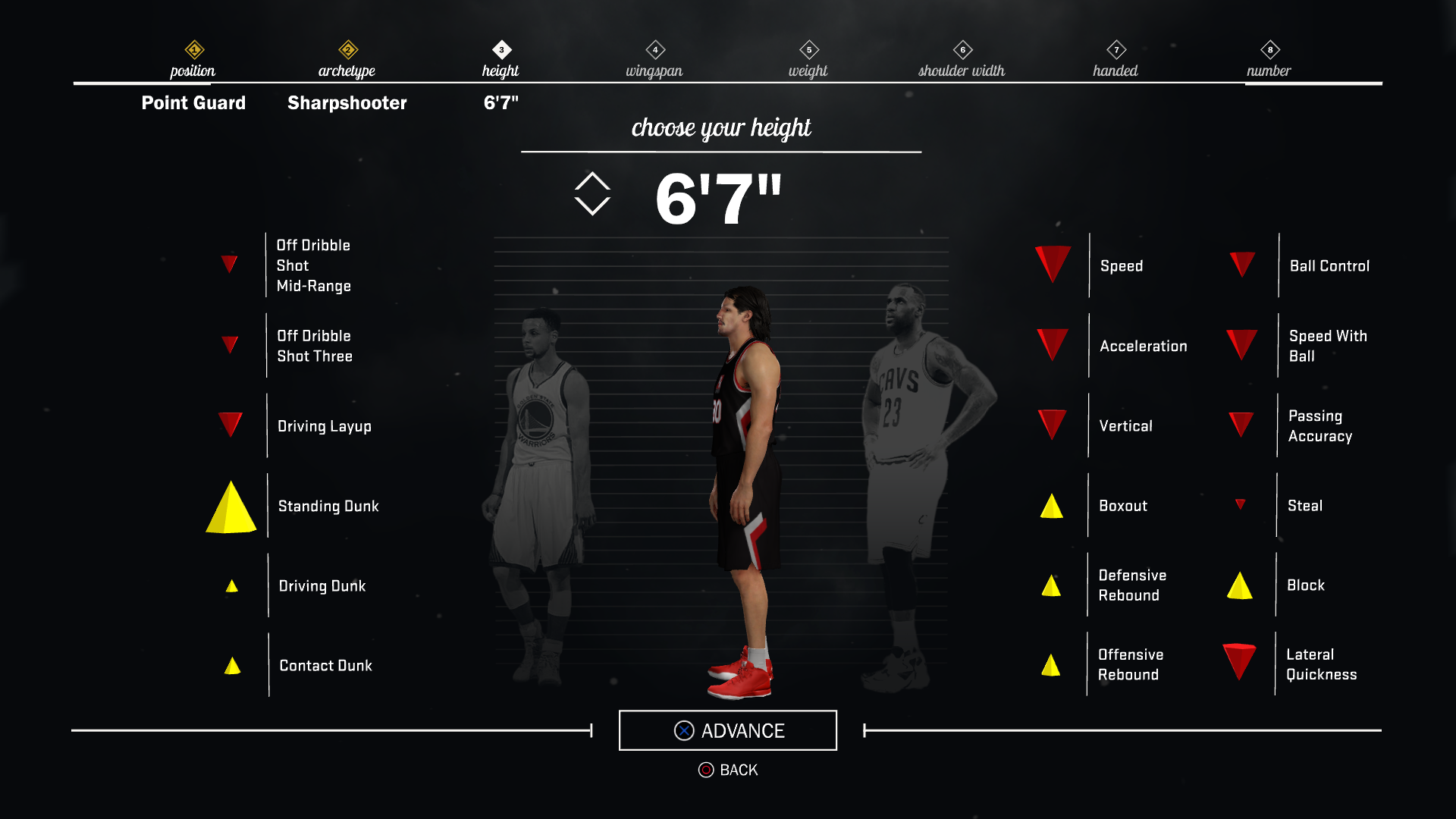The image size is (1456, 819).
Task: Decrease height with the down chevron
Action: point(592,206)
